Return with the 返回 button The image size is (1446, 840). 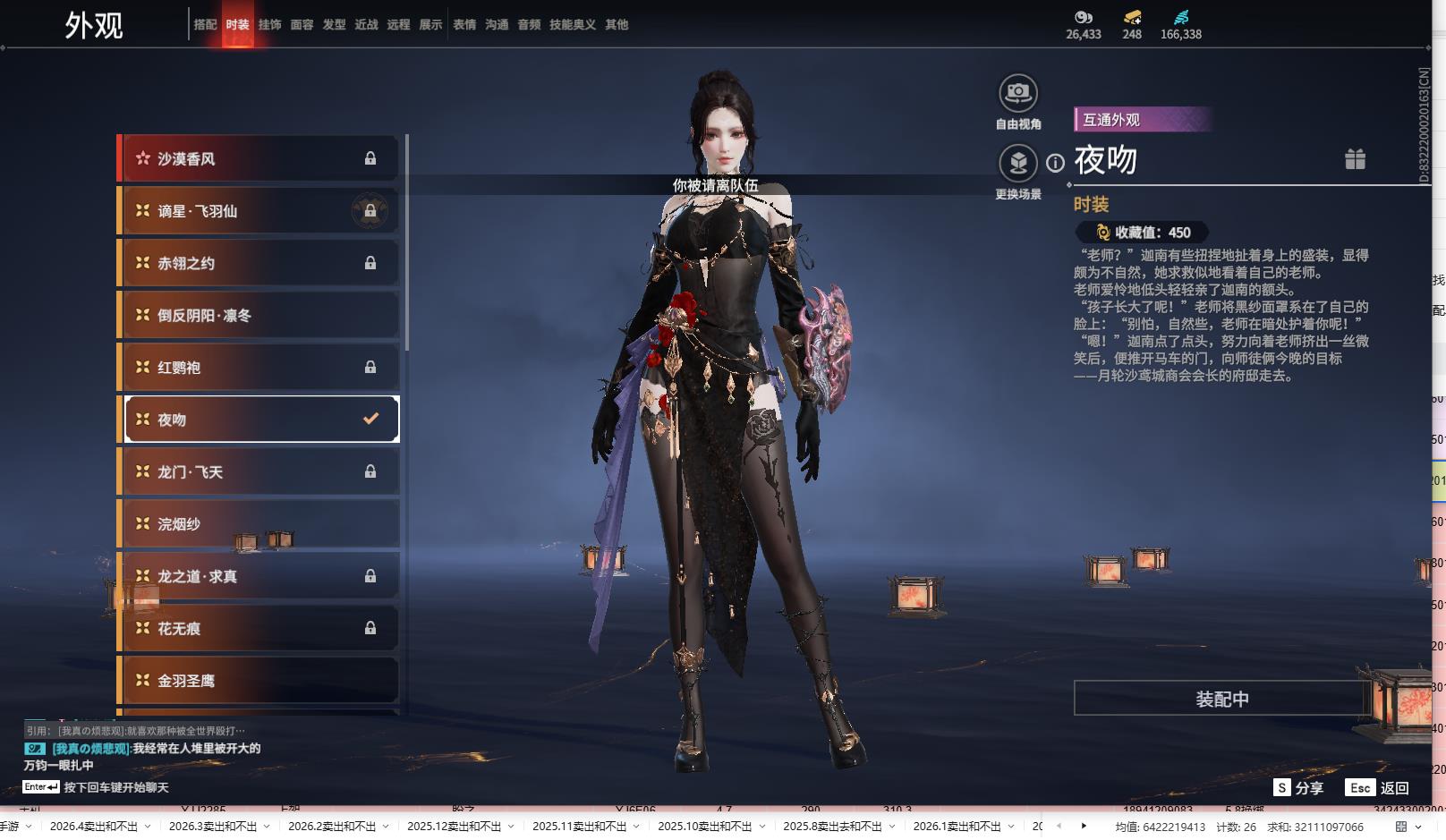pyautogui.click(x=1378, y=788)
